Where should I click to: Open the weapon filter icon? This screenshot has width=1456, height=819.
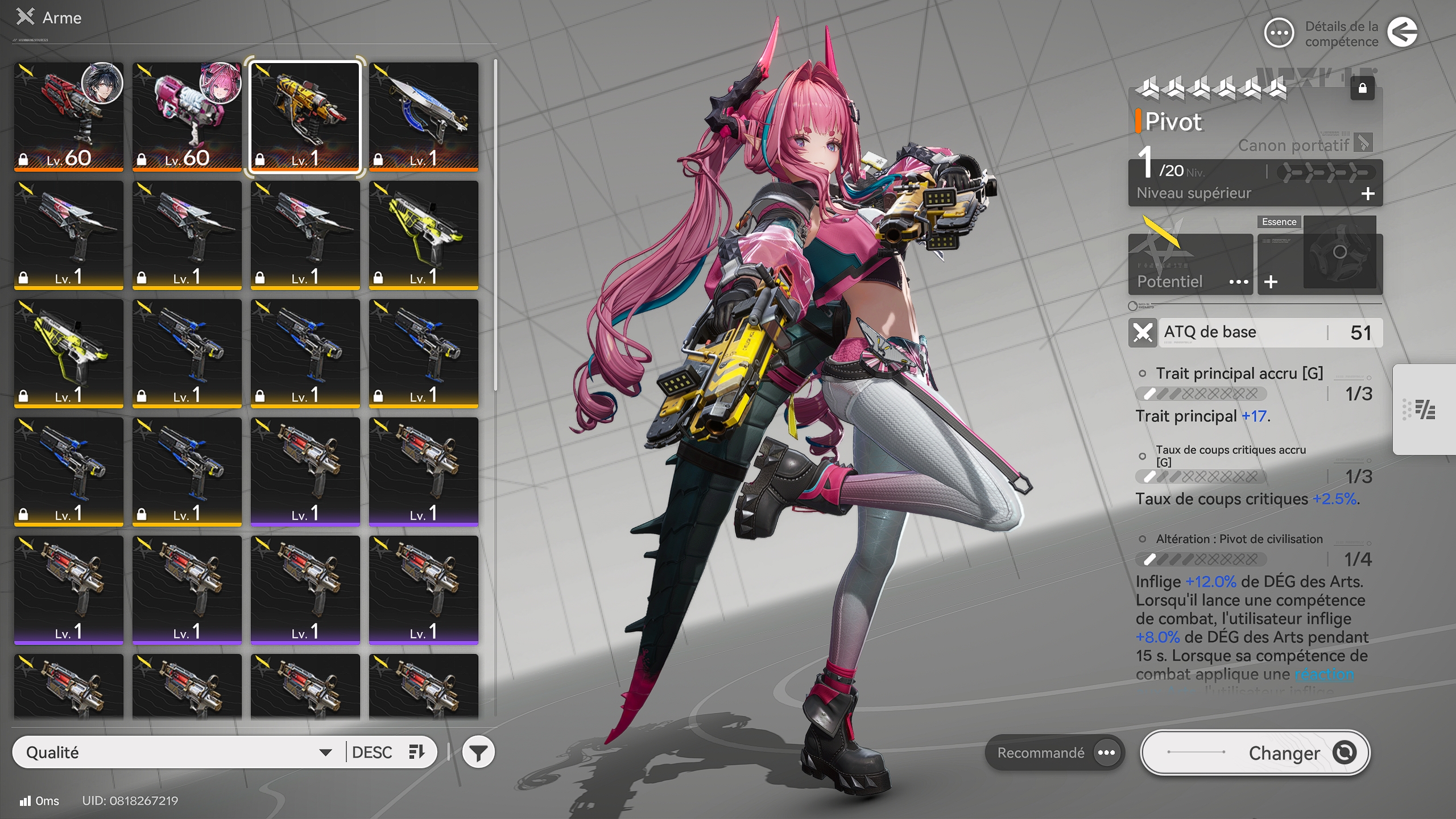point(479,752)
